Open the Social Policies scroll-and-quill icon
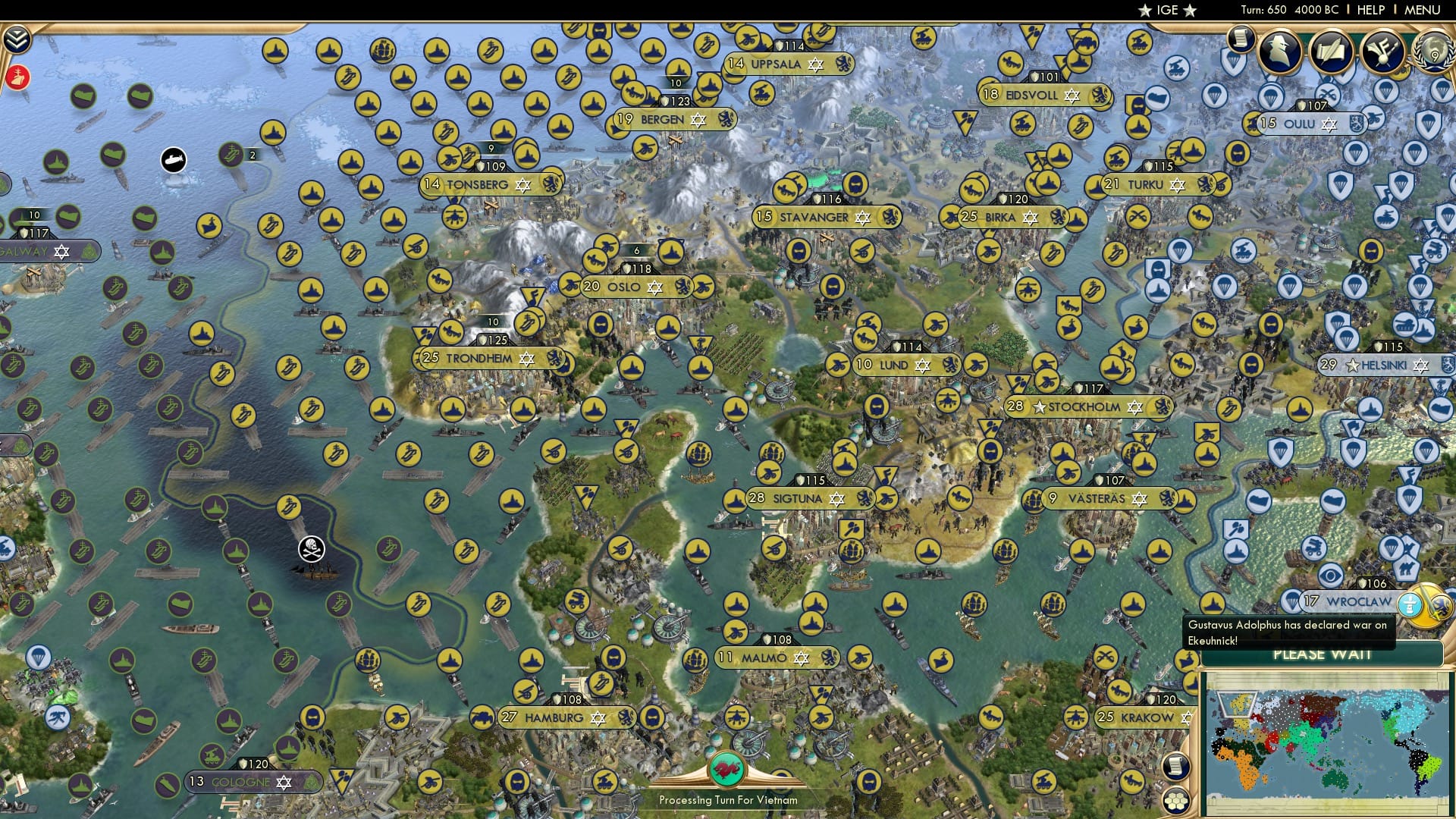 (x=1333, y=49)
